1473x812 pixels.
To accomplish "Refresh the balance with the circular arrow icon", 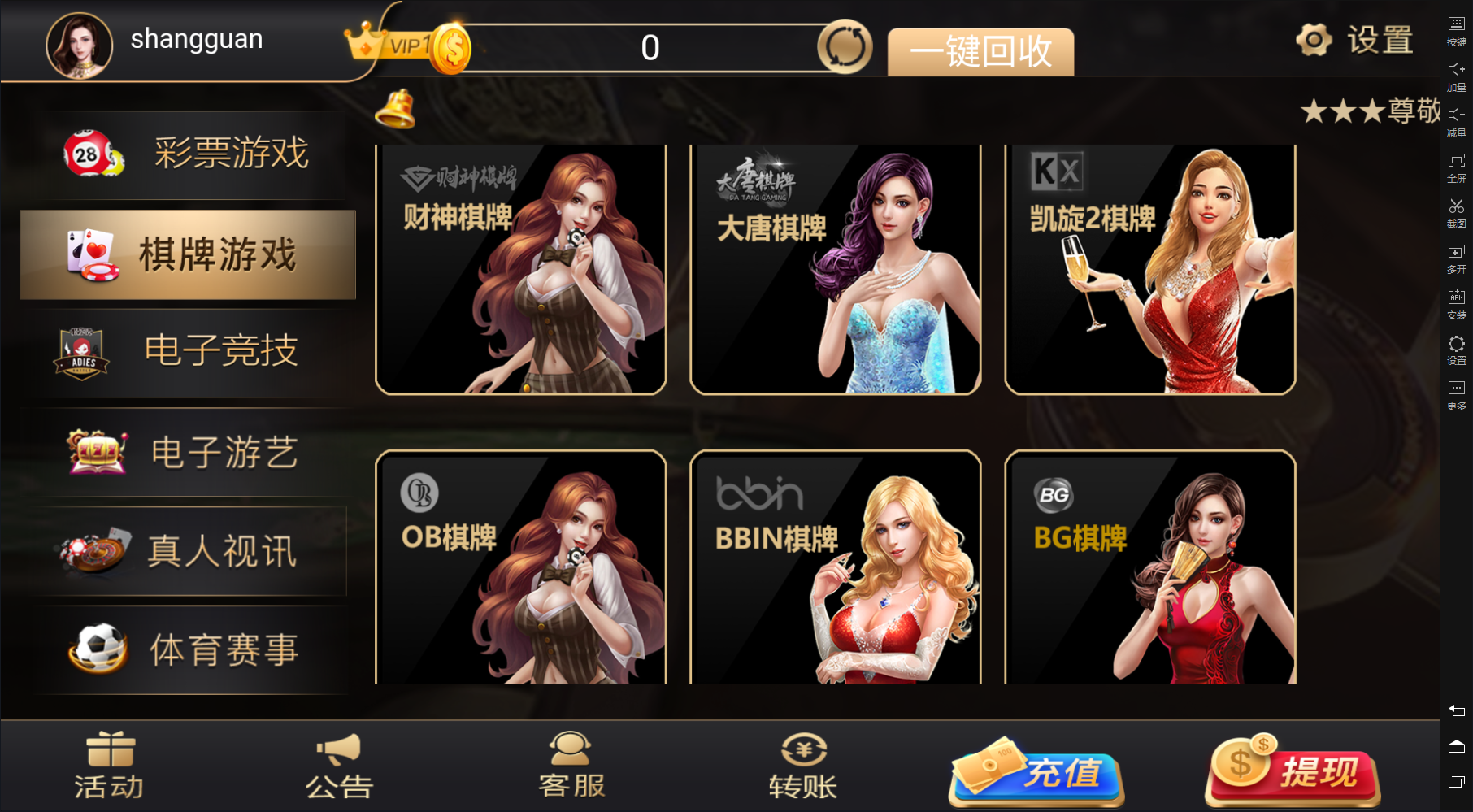I will 845,47.
